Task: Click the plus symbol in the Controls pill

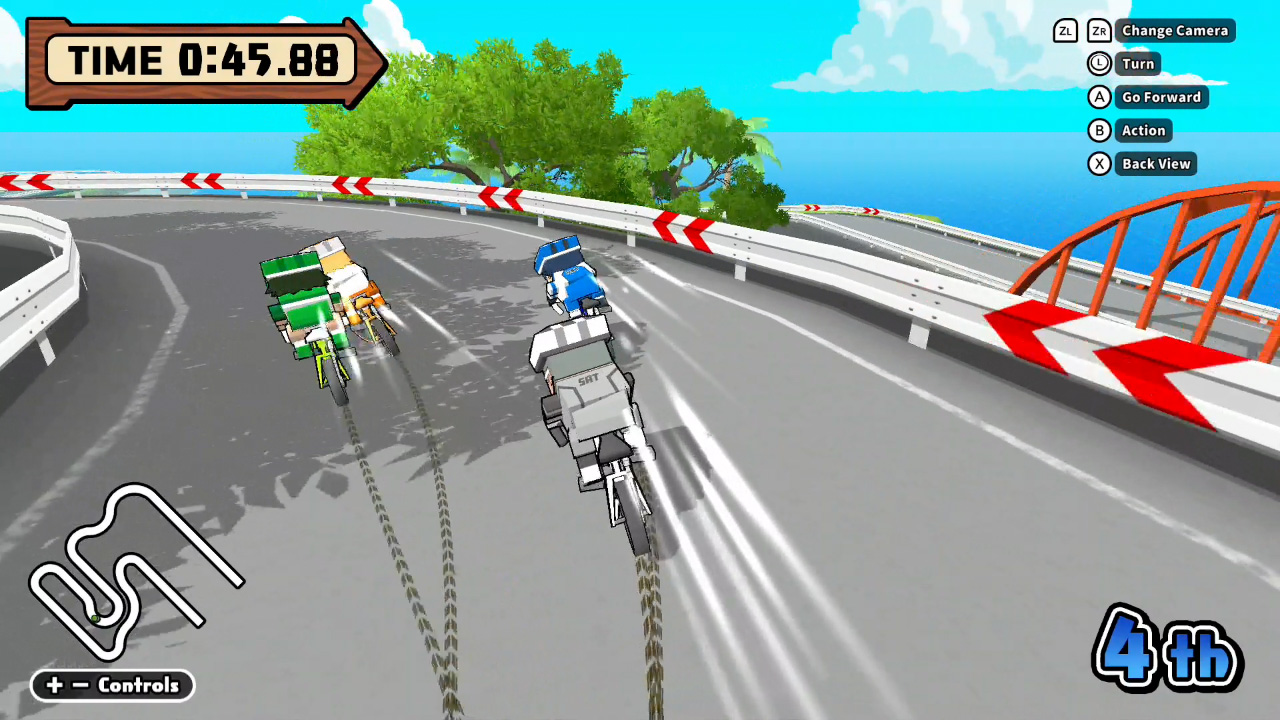Action: (55, 685)
